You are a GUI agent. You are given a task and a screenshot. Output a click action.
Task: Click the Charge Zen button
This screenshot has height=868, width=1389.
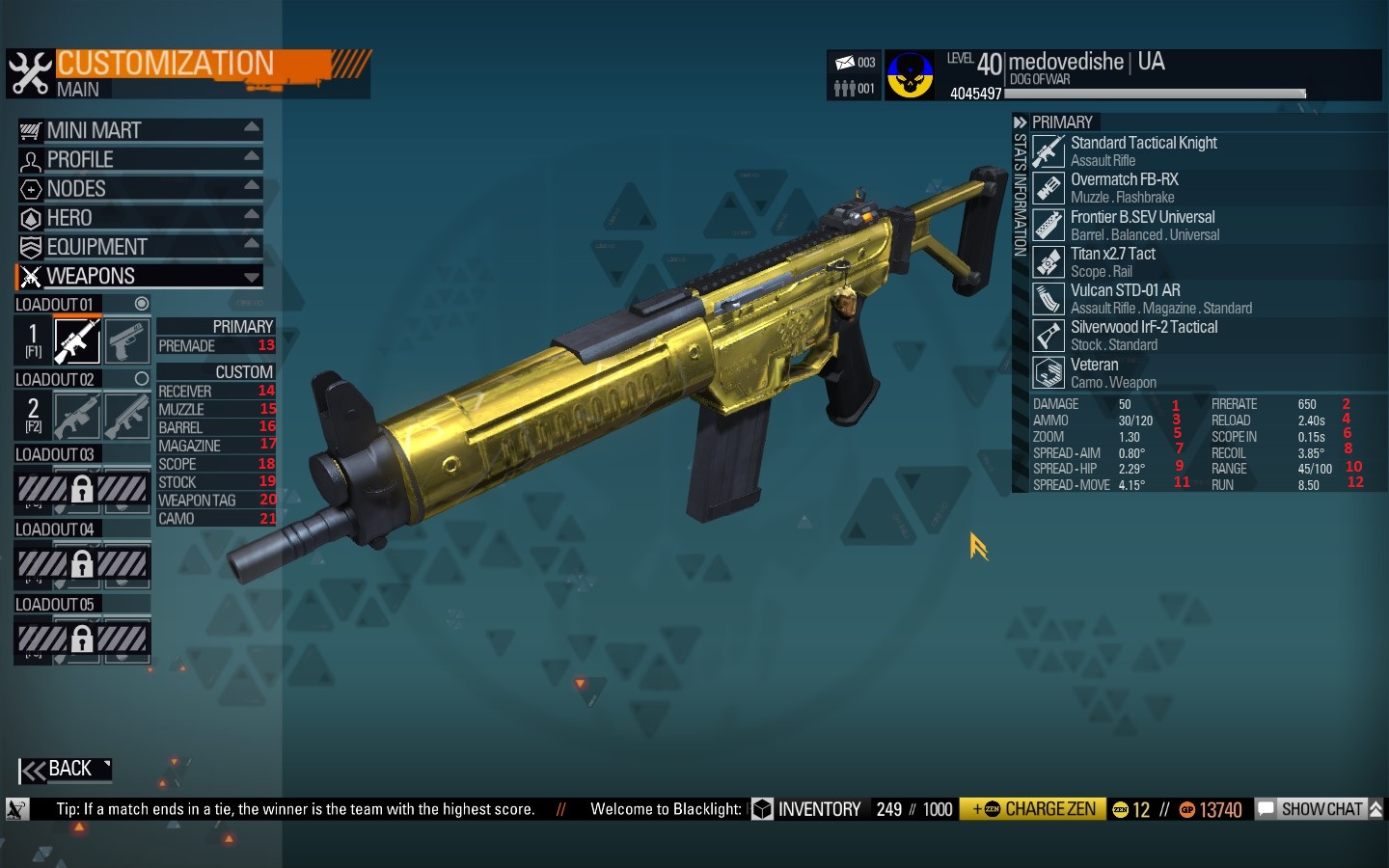point(1033,809)
